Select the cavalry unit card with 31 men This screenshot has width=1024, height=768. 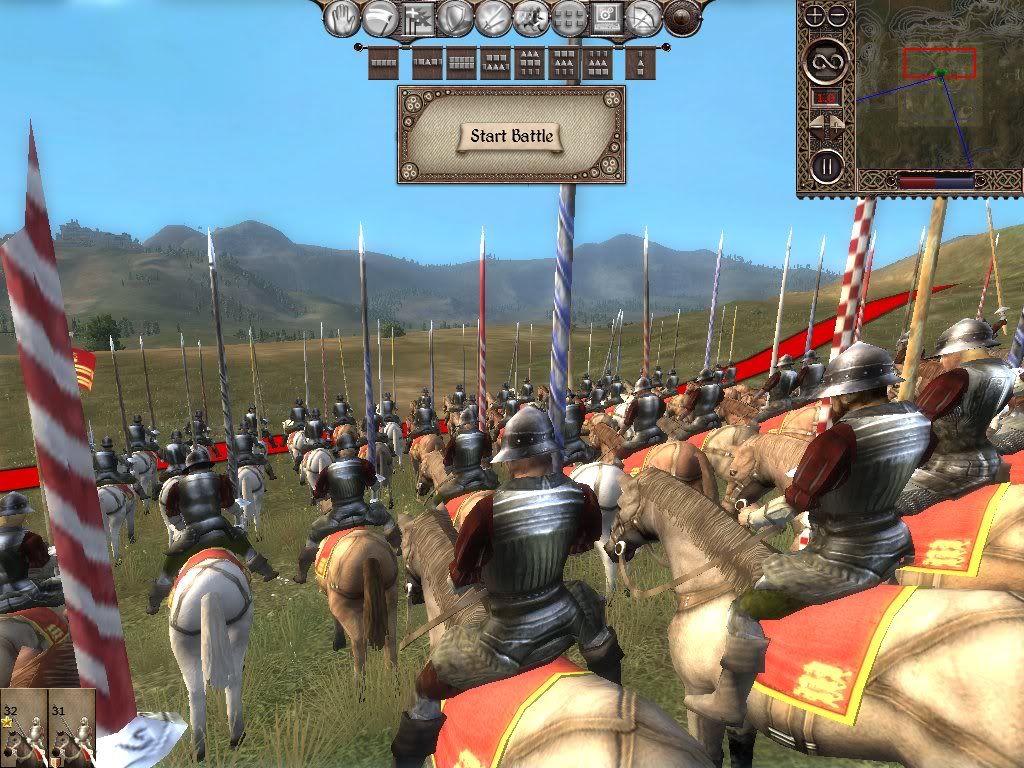(71, 727)
